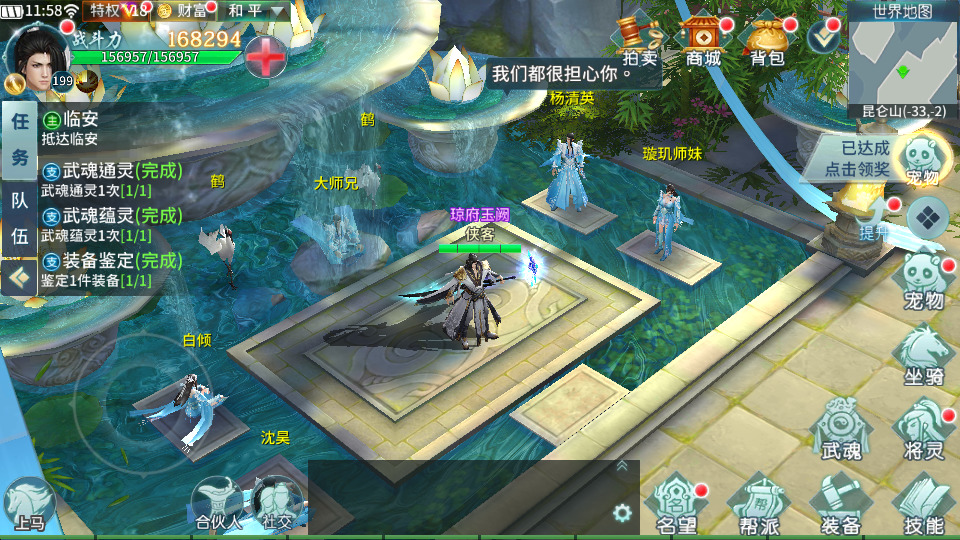Open the 武魂 martial soul menu

[840, 428]
